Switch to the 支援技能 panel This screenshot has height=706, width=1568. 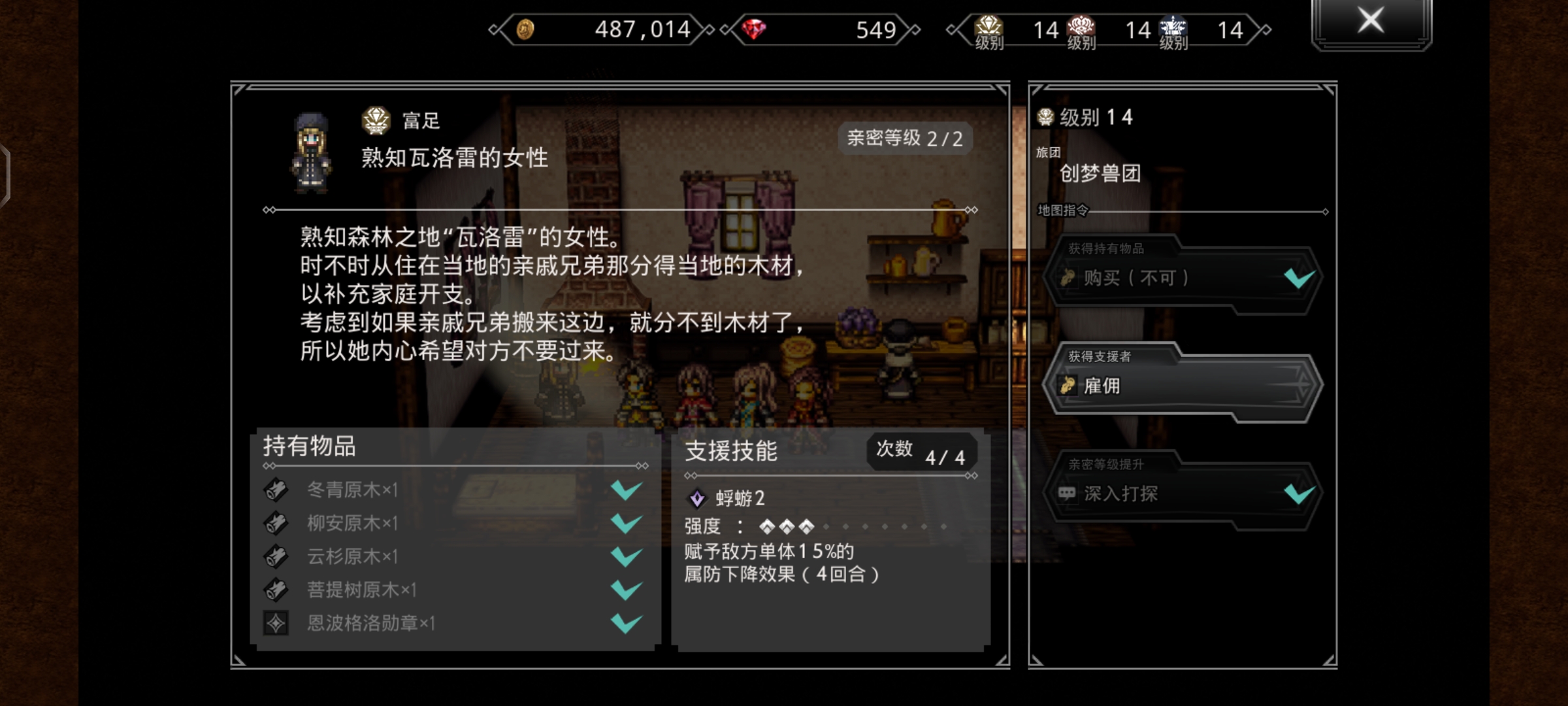click(x=732, y=451)
